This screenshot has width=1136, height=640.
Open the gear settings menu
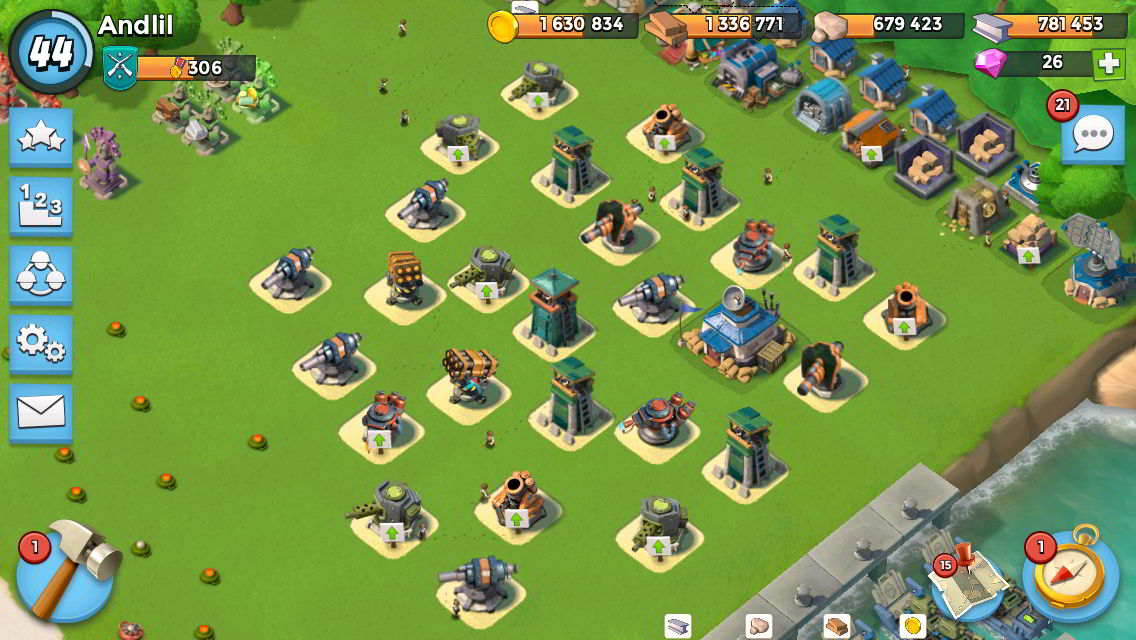[41, 345]
